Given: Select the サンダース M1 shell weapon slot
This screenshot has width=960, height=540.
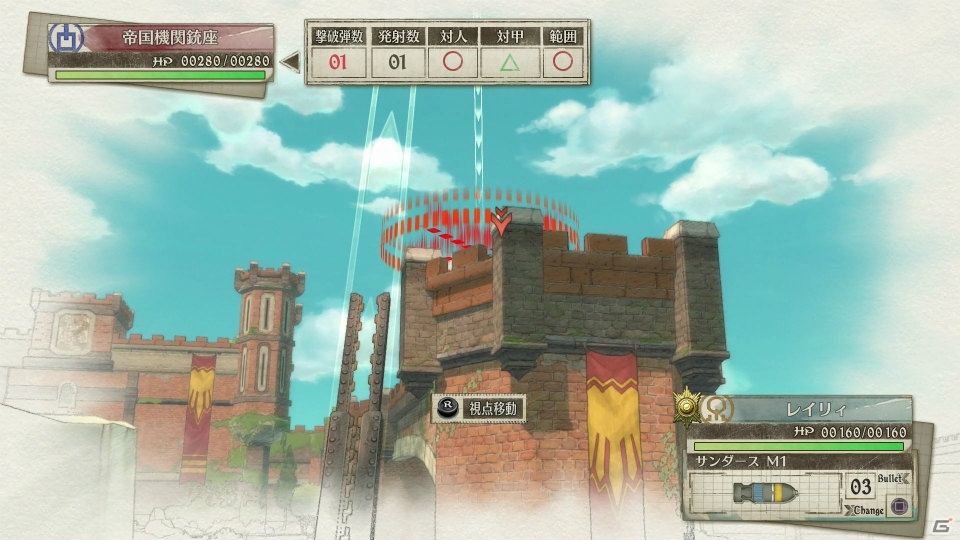Looking at the screenshot, I should click(x=765, y=493).
